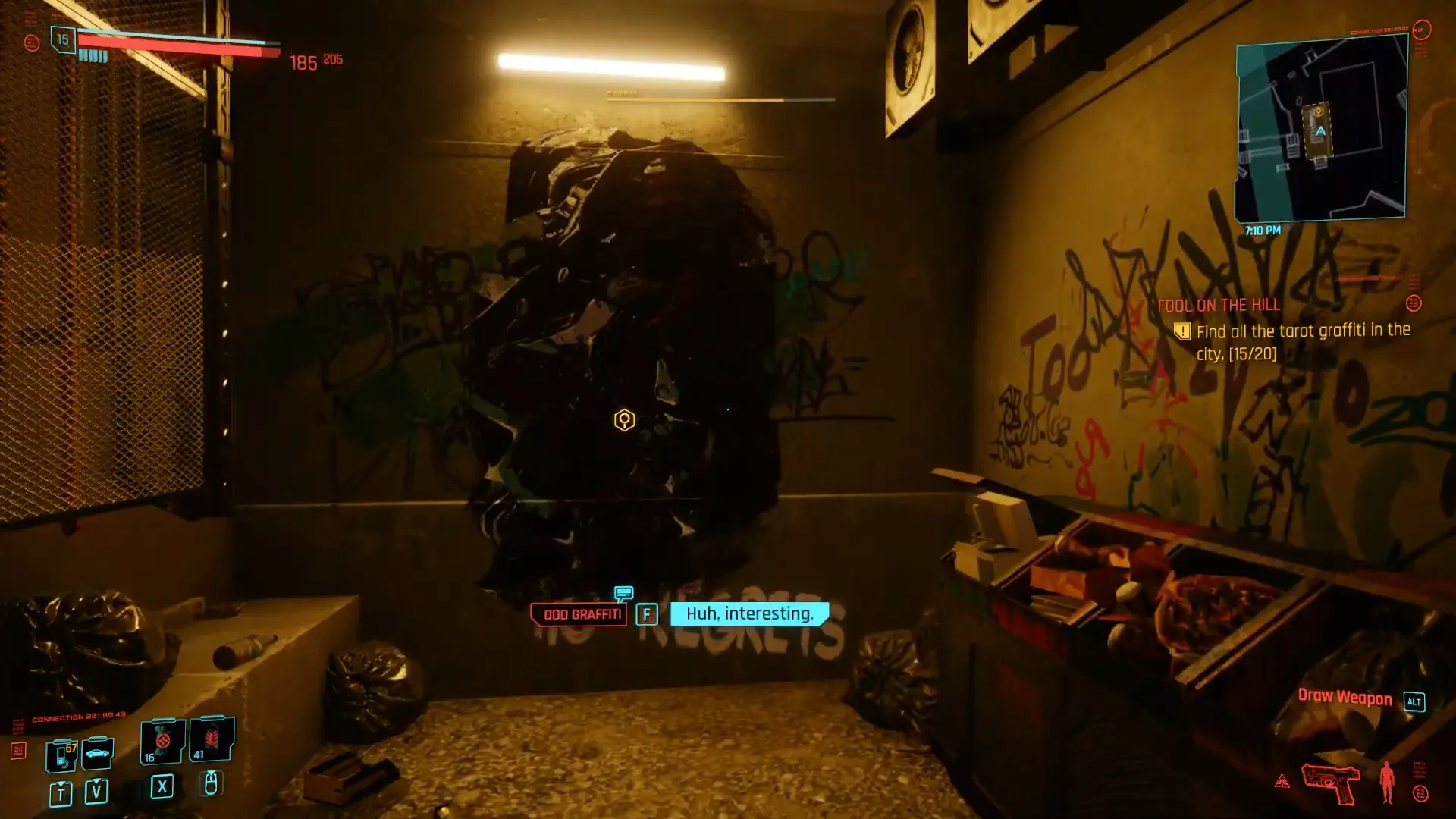Select the vehicle call icon next to the phone

pos(96,754)
